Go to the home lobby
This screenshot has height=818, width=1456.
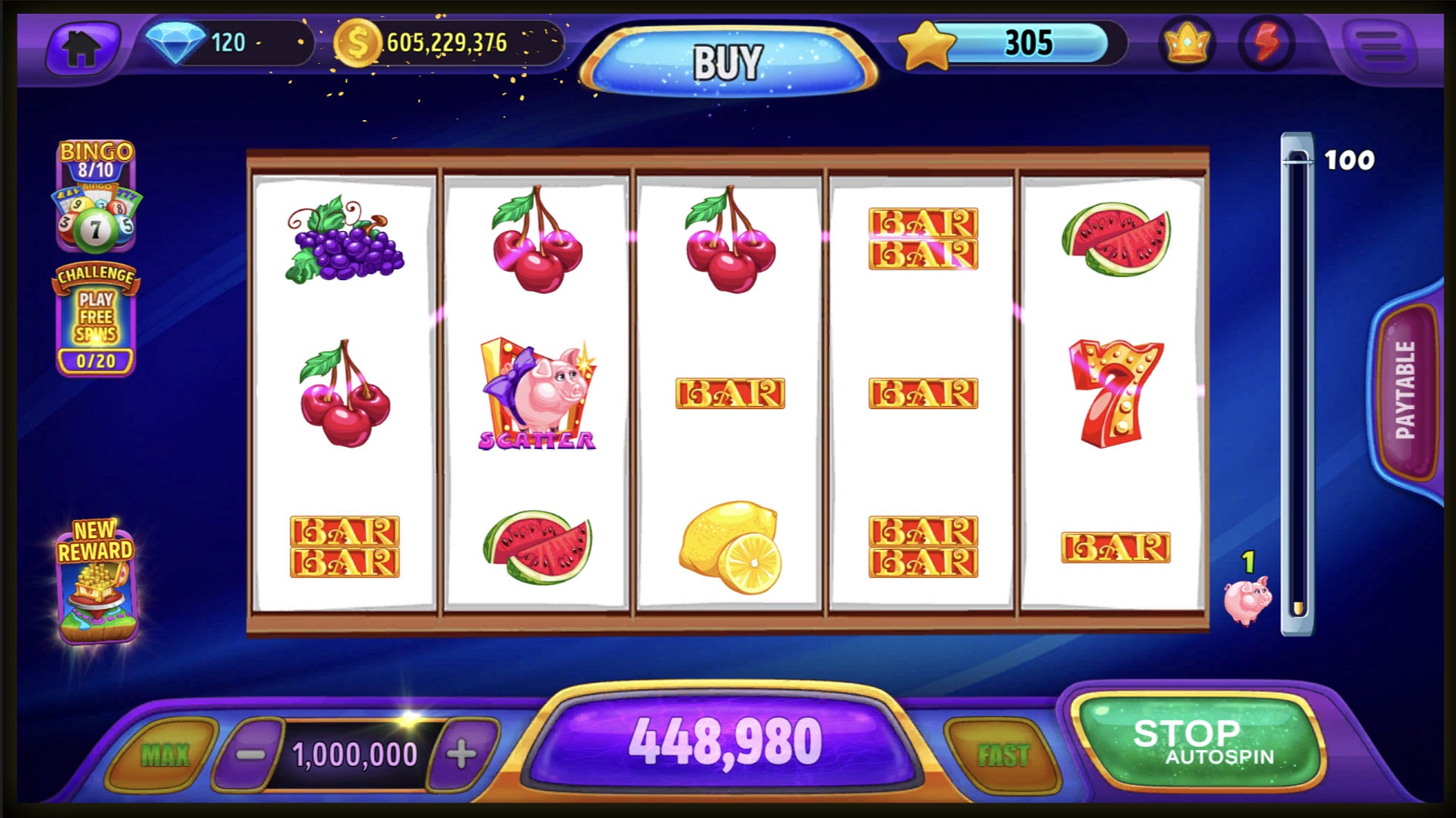coord(82,47)
